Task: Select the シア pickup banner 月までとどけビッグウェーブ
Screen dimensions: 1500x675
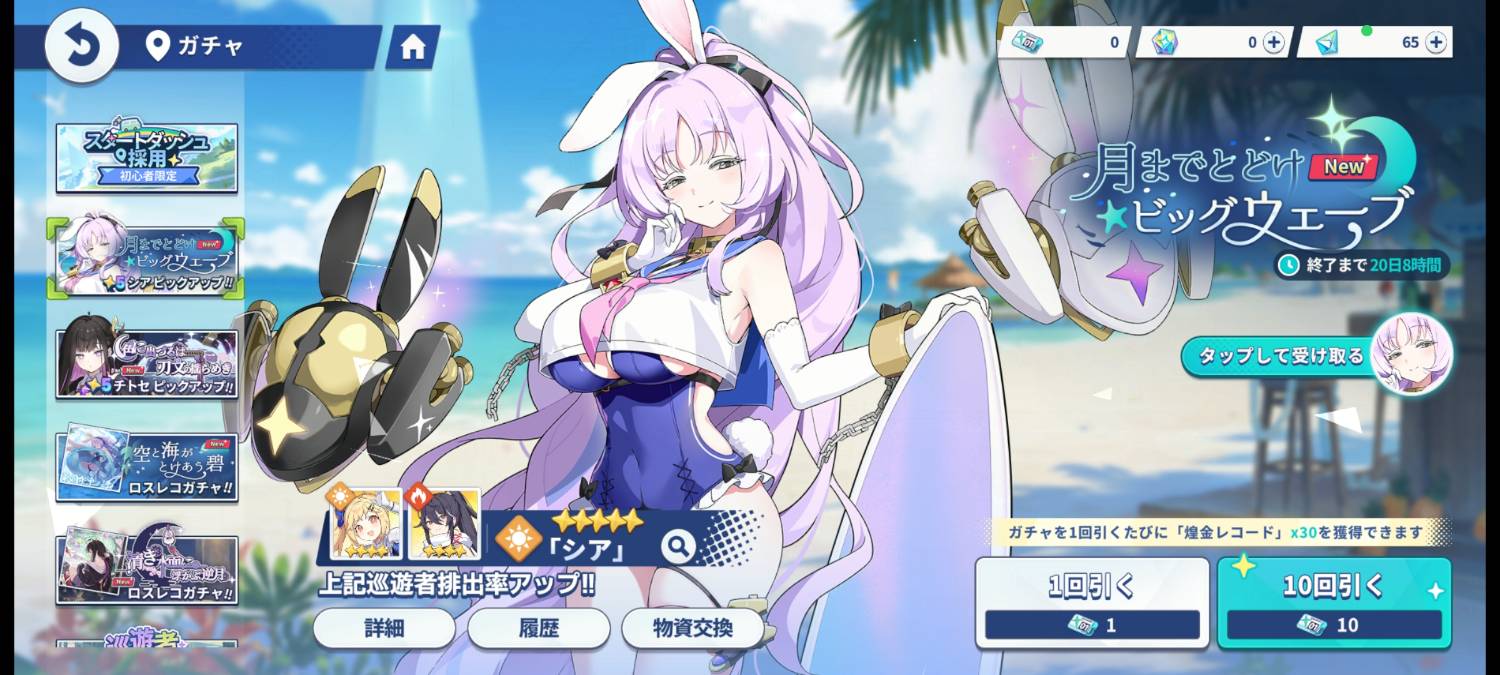Action: [147, 258]
